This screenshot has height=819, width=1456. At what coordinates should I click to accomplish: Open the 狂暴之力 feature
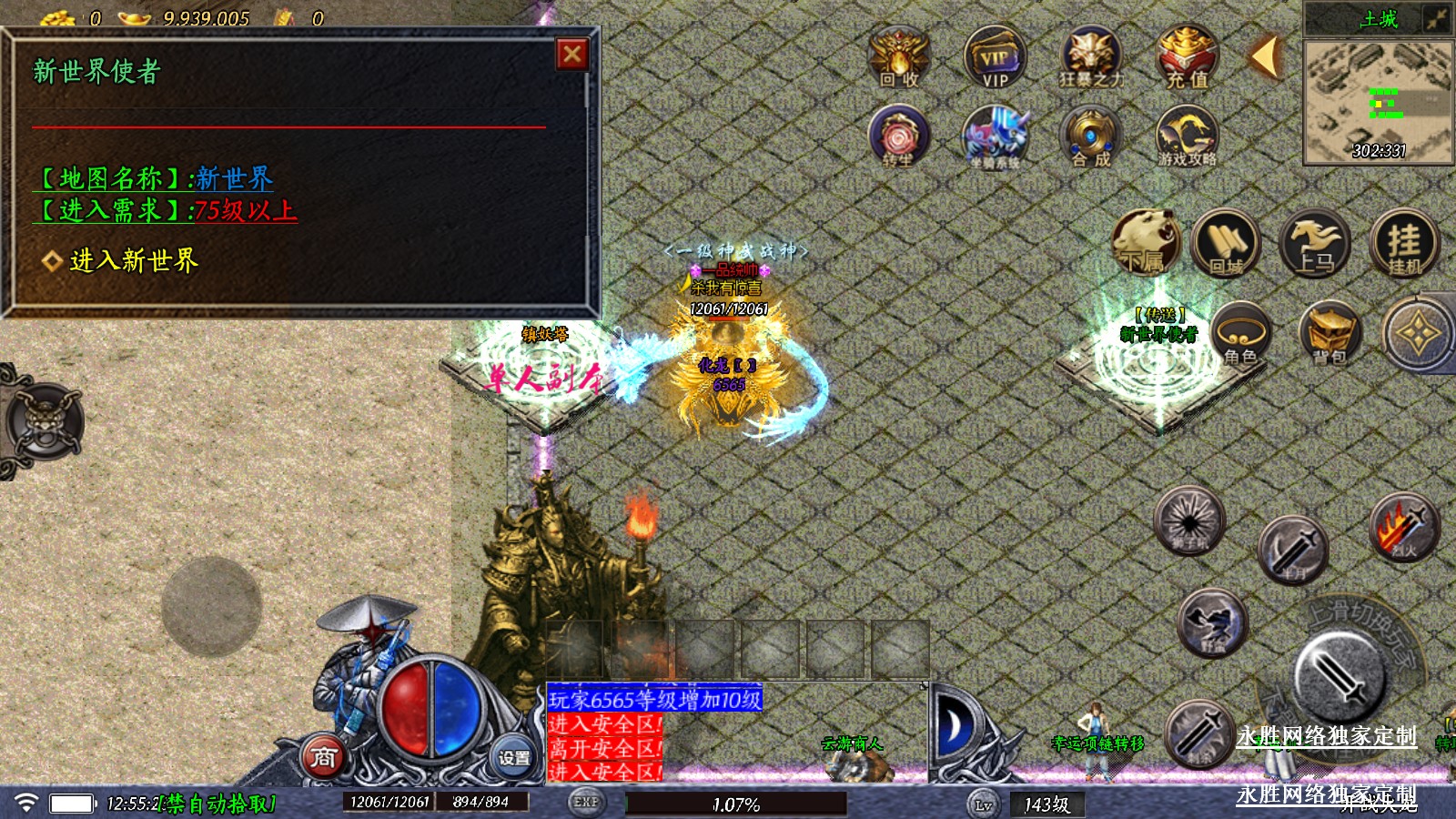[1090, 57]
